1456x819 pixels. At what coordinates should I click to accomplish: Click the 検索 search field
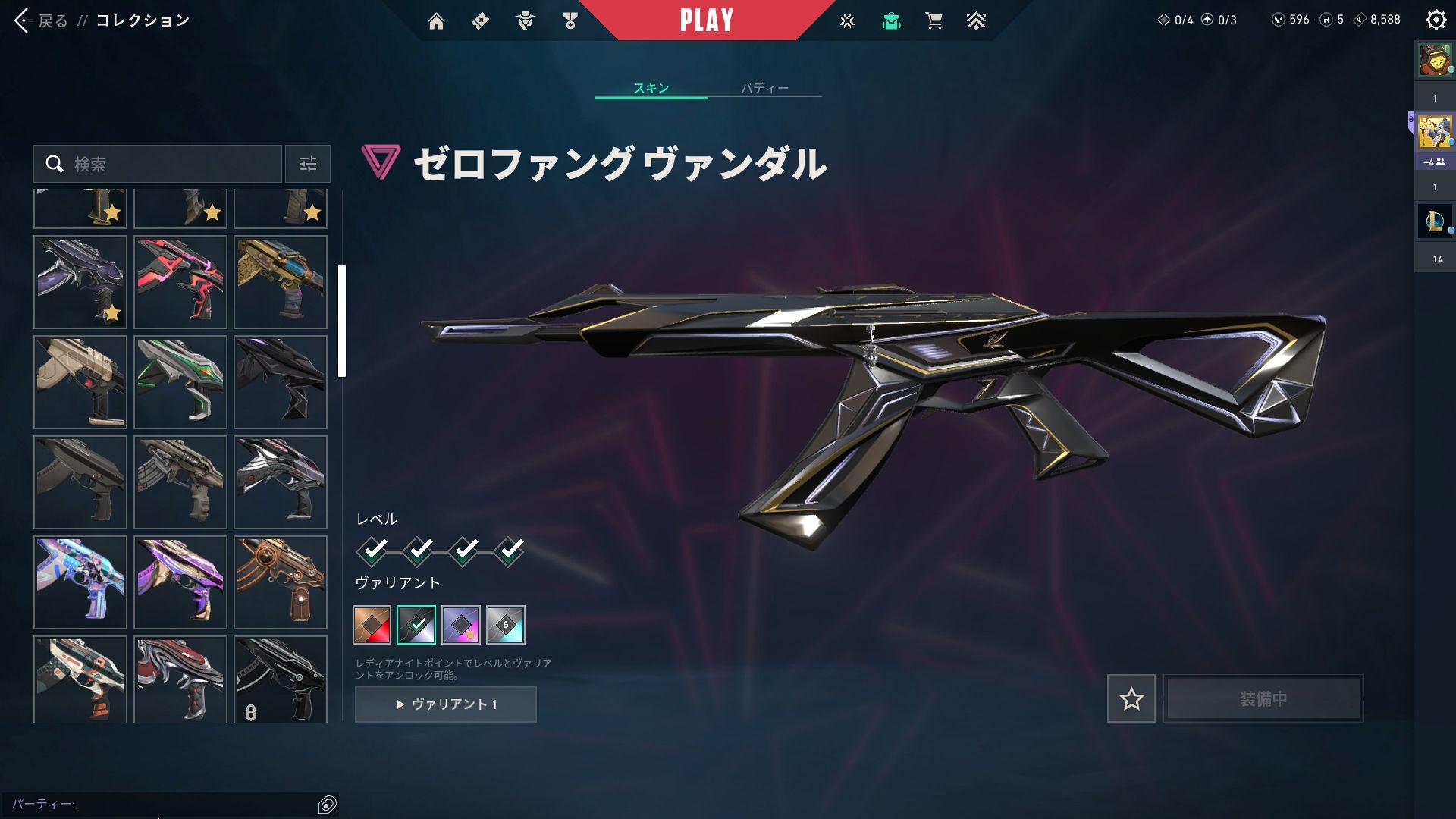click(167, 164)
